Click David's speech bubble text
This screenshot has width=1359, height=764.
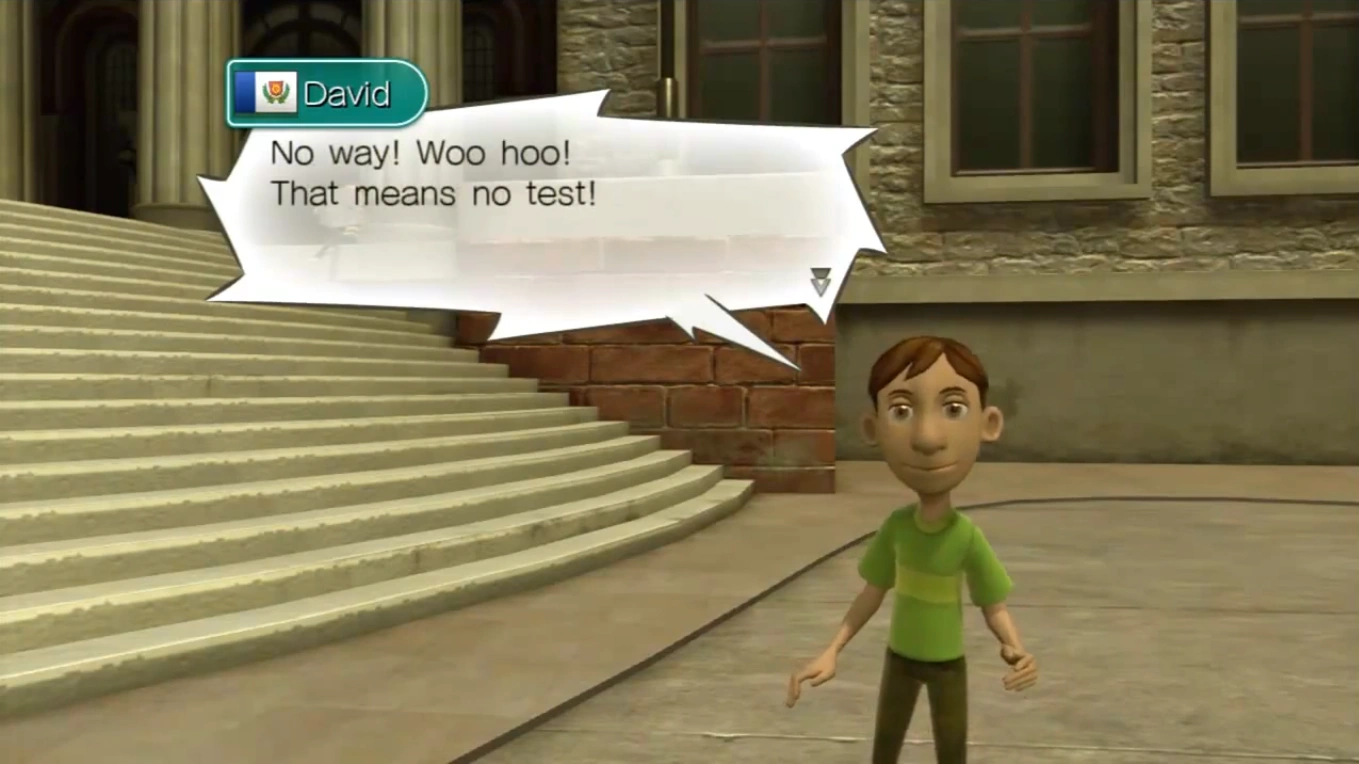pyautogui.click(x=433, y=173)
